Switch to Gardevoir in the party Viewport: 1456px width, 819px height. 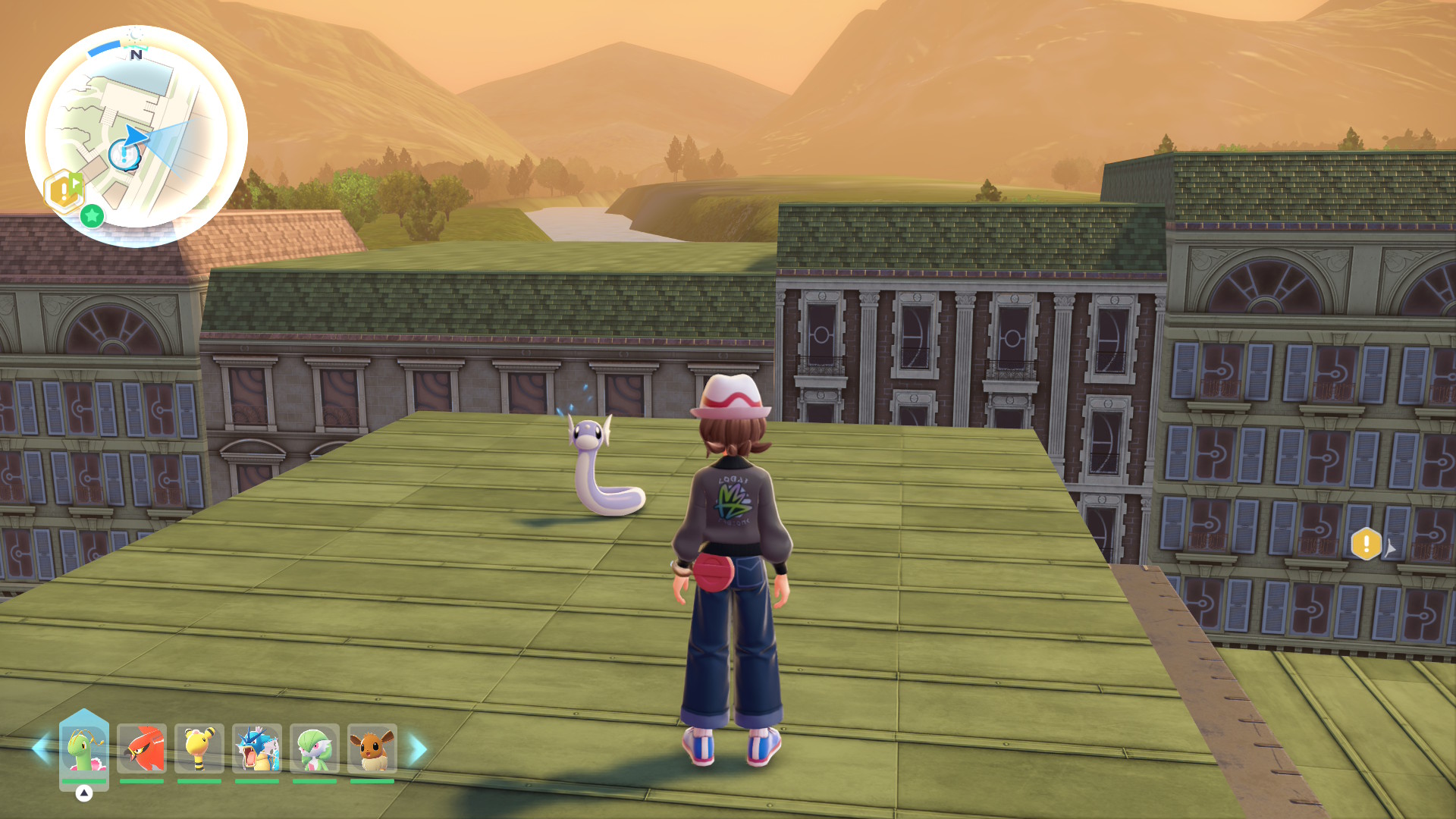point(315,748)
